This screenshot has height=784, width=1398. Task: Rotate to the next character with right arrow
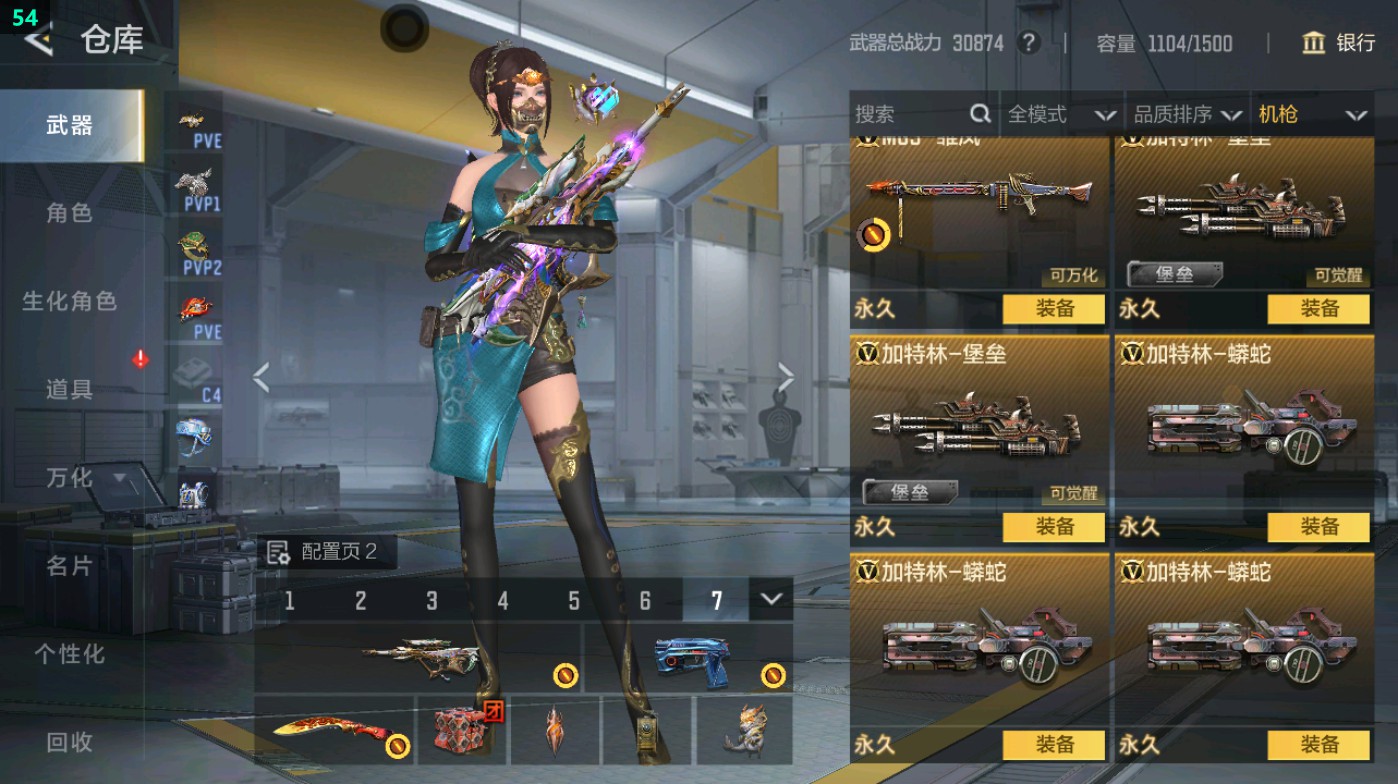[x=786, y=378]
